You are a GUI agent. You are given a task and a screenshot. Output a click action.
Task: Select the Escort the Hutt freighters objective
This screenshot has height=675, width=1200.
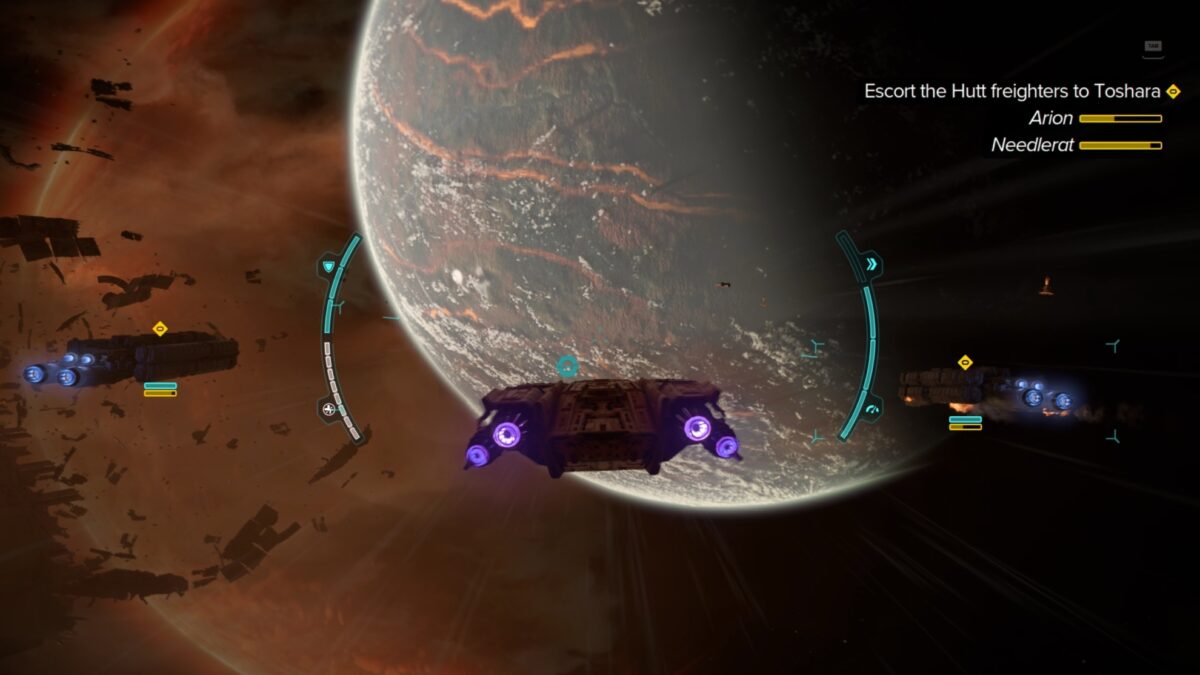[x=1012, y=91]
